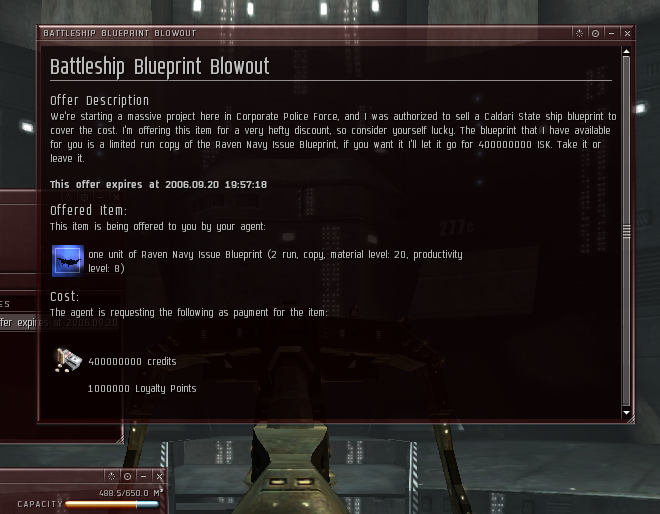Close the Battleship Blueprint Blowout window
660x514 pixels.
pos(627,33)
